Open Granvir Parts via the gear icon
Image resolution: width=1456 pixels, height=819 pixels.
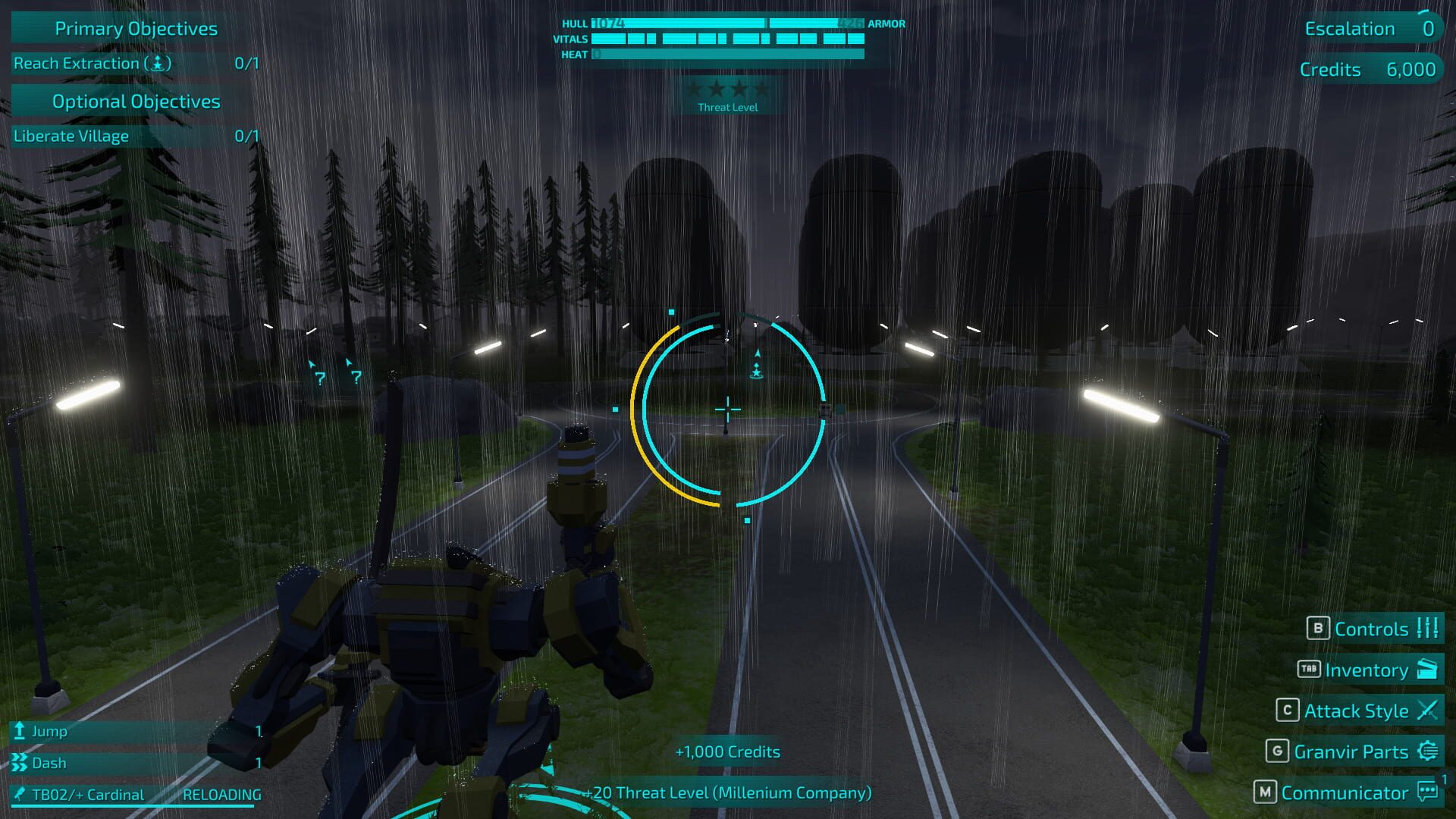[x=1429, y=752]
